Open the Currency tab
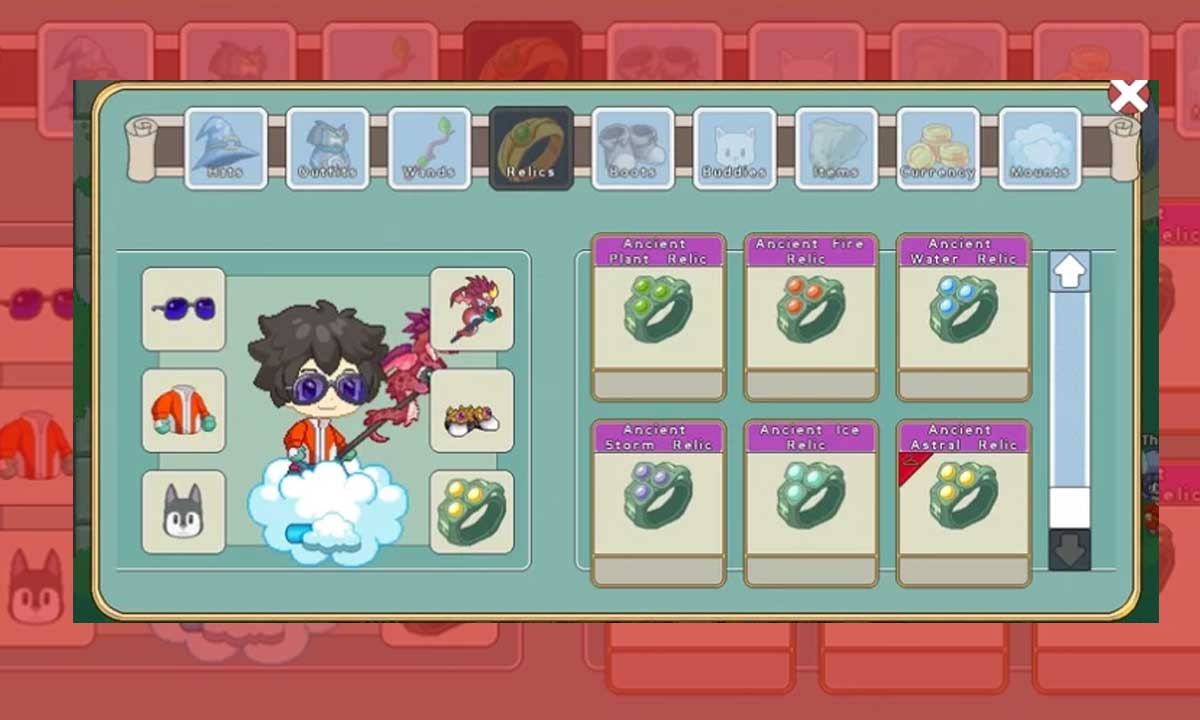 pos(938,148)
